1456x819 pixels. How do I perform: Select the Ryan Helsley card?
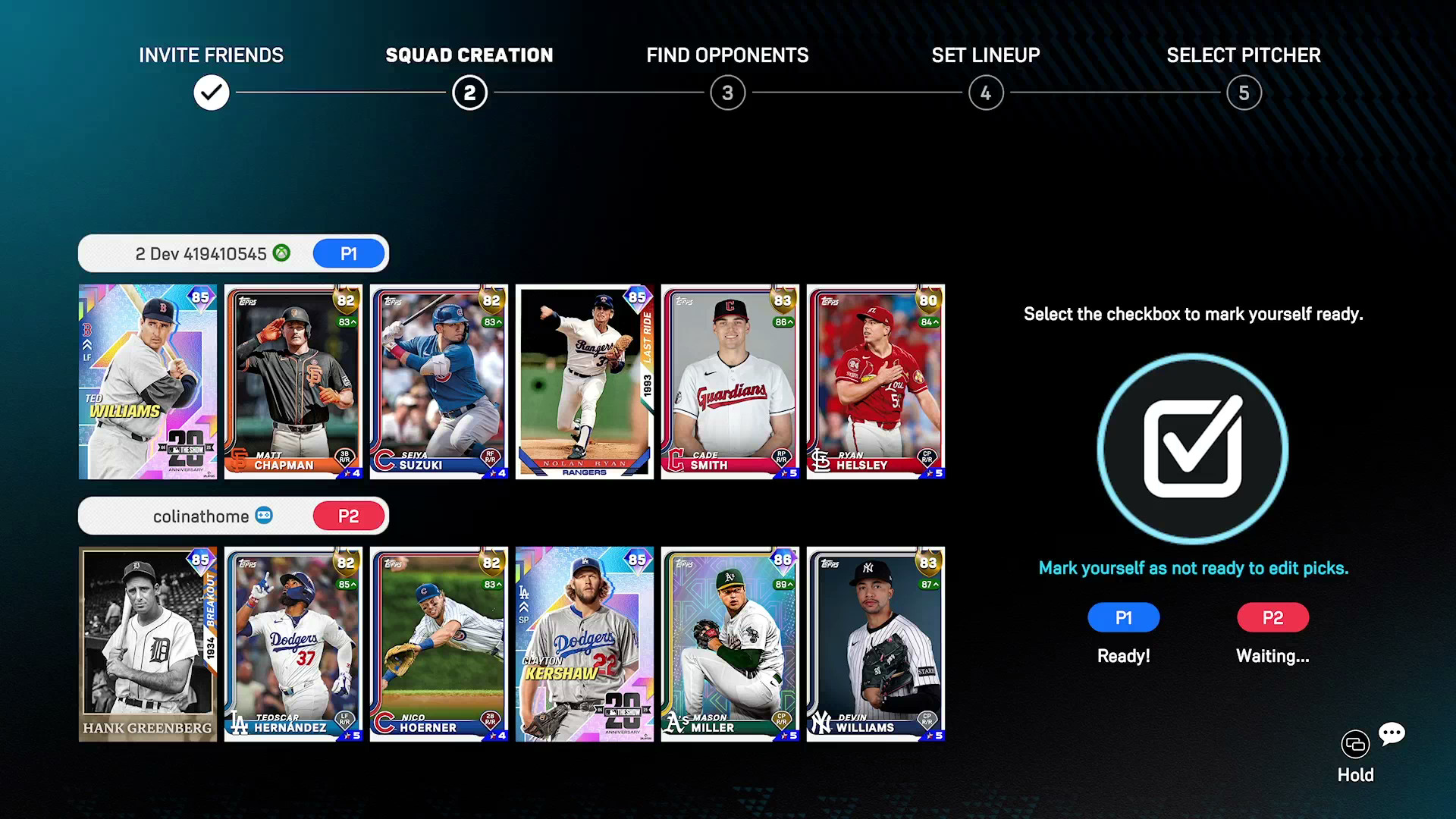[876, 381]
